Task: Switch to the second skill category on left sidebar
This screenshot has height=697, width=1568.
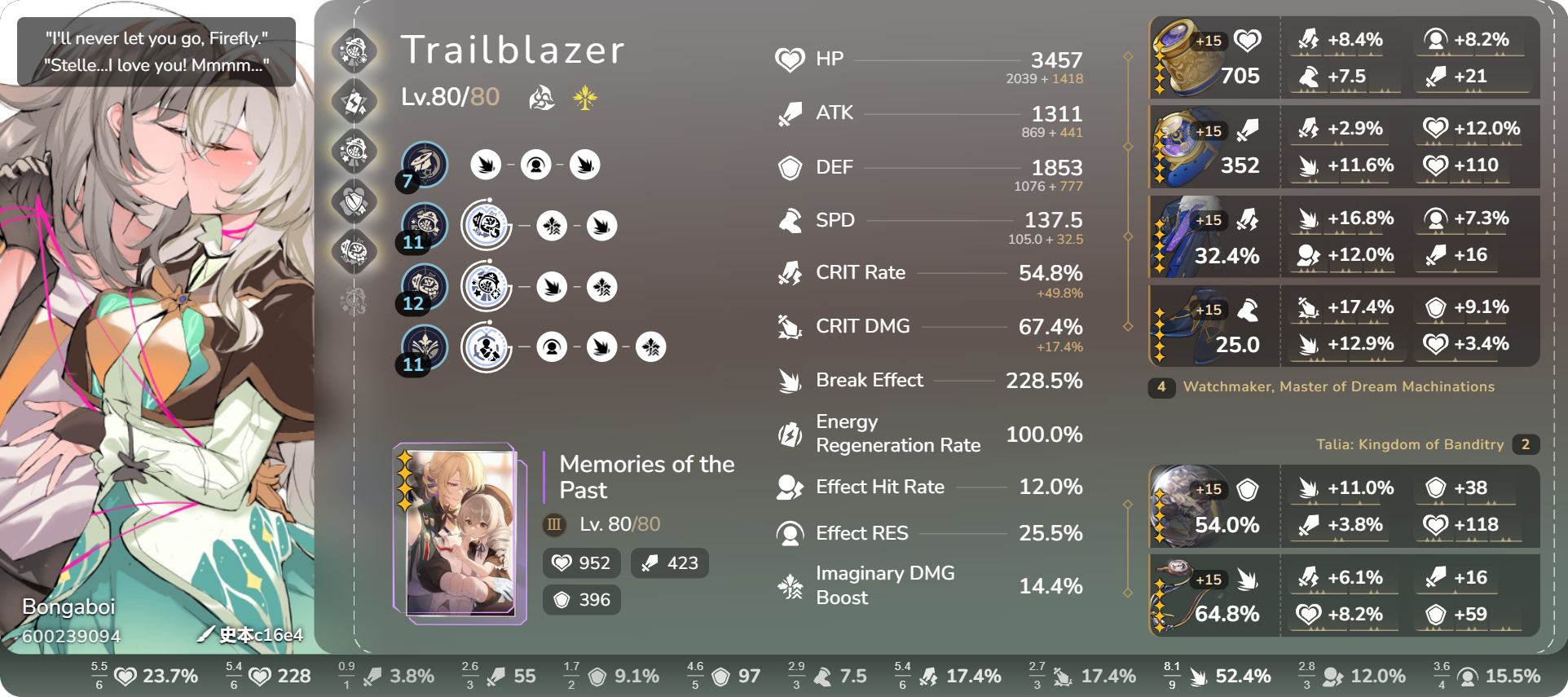Action: (x=354, y=101)
